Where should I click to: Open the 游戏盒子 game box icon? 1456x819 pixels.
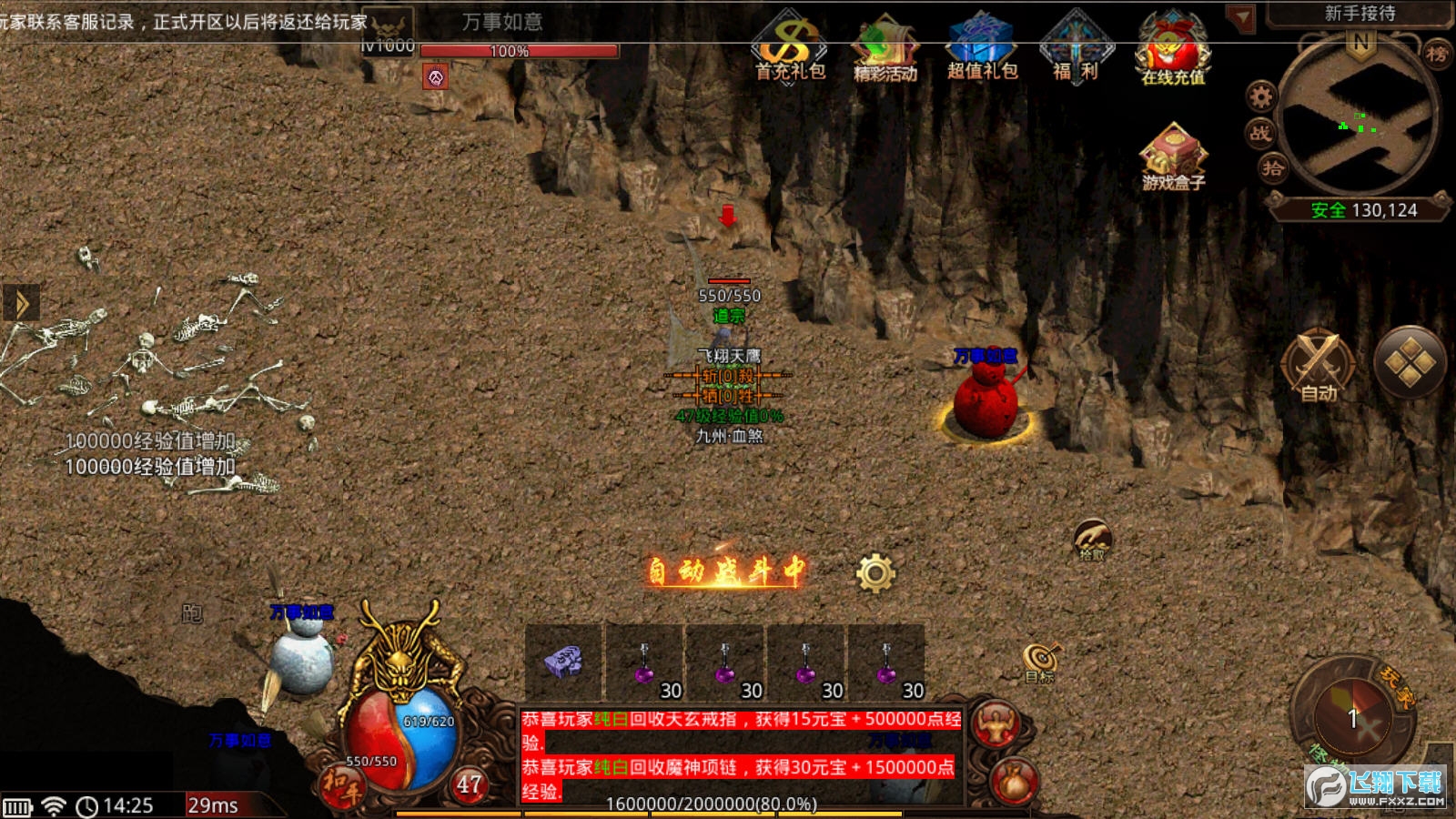(1173, 155)
